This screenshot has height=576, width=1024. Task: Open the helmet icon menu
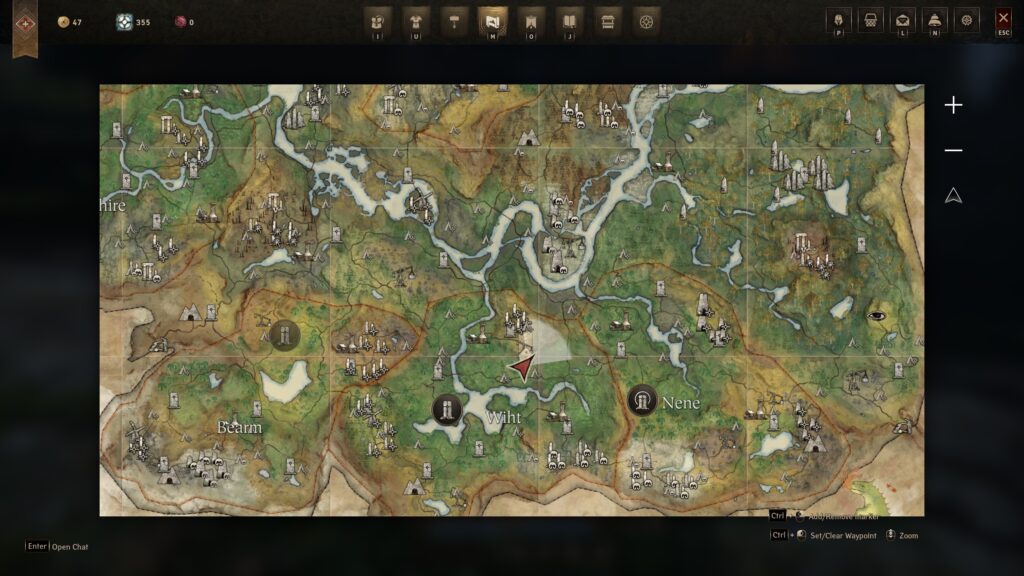(x=839, y=20)
